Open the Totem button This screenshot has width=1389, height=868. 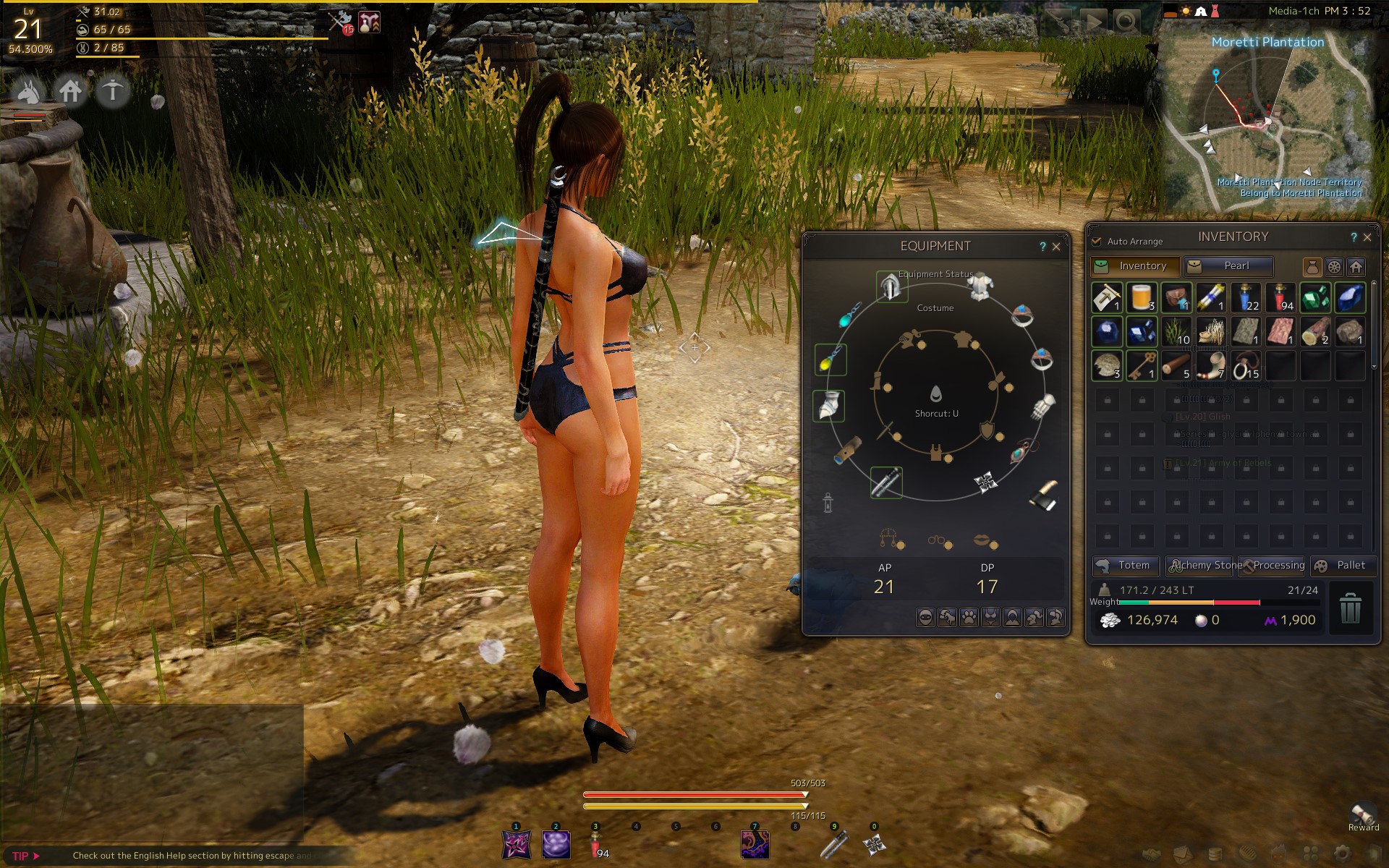pos(1125,566)
